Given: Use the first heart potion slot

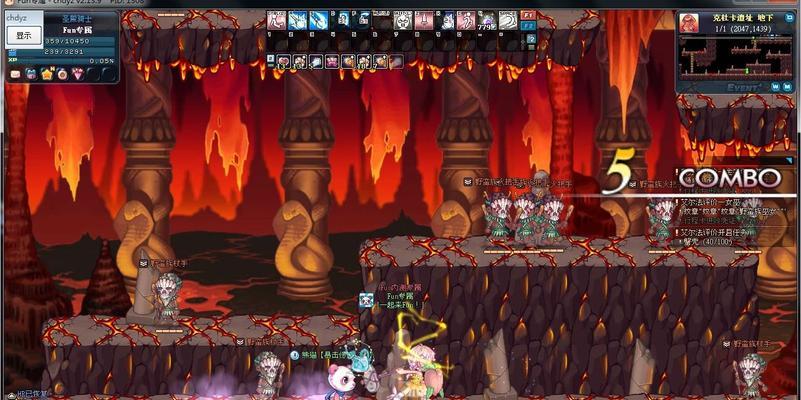Looking at the screenshot, I should [284, 62].
